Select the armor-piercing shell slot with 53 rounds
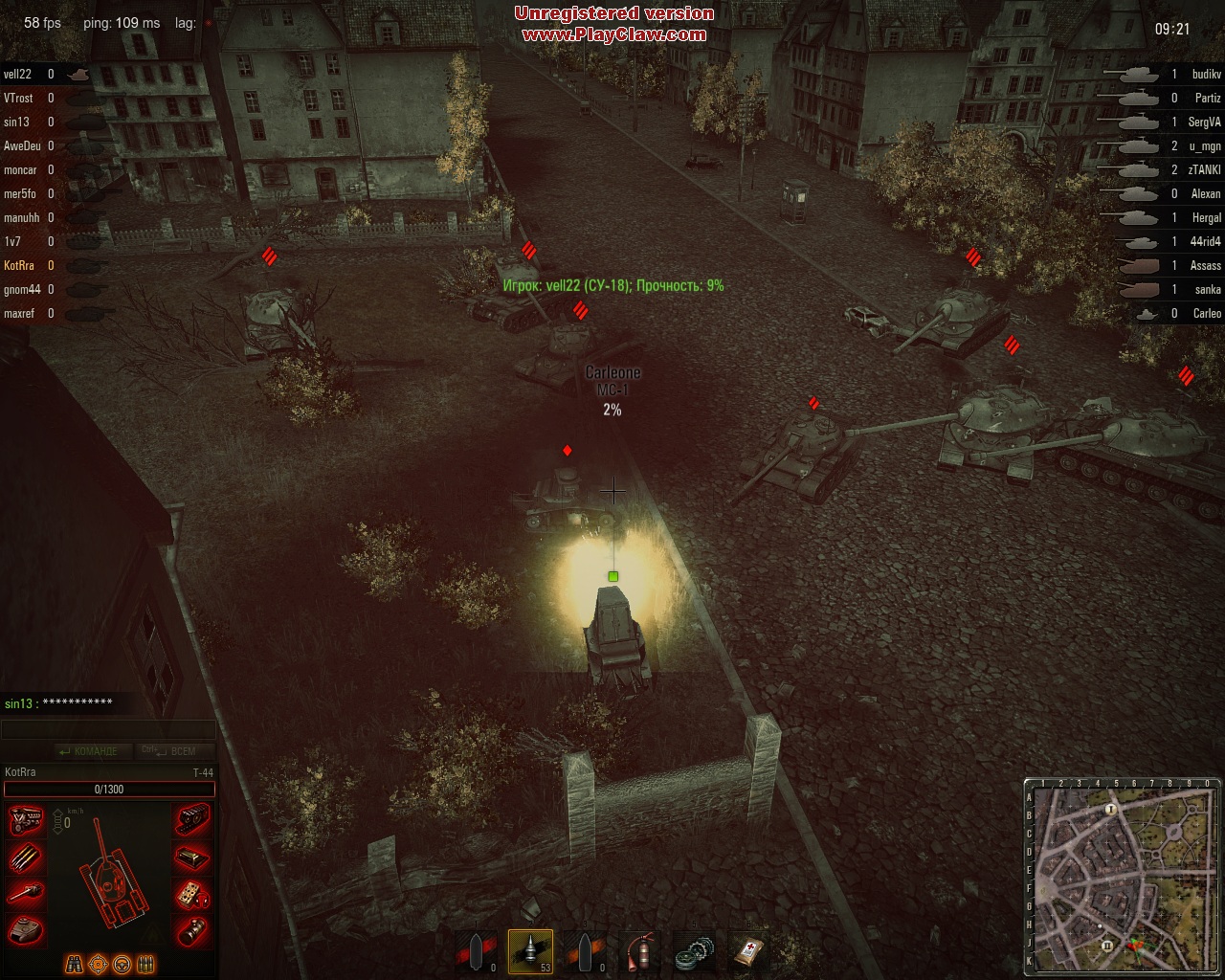This screenshot has width=1225, height=980. point(530,950)
